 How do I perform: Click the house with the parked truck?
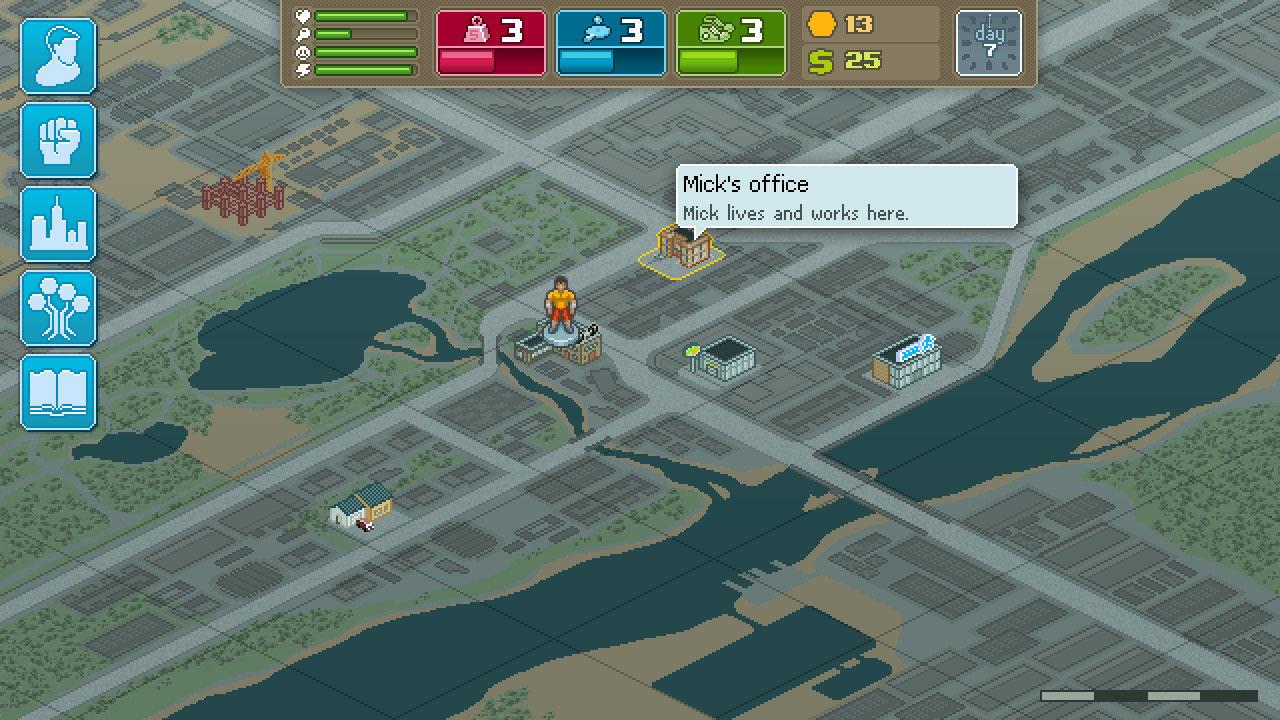363,508
